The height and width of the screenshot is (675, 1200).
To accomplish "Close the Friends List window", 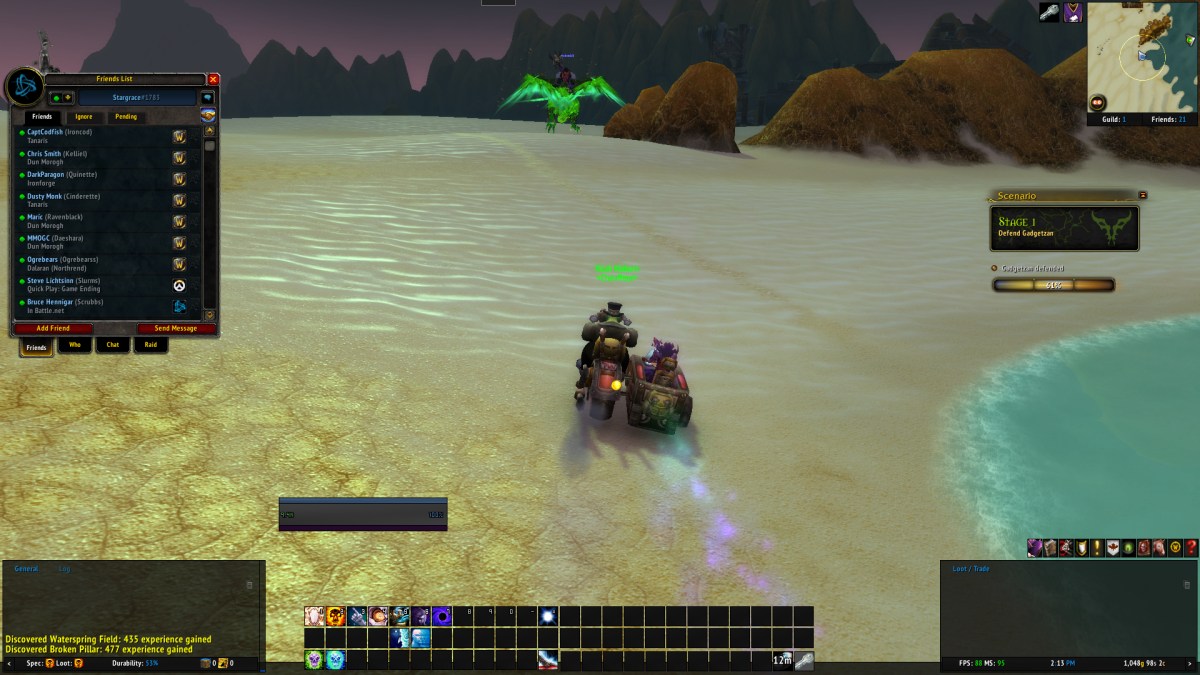I will pos(213,79).
